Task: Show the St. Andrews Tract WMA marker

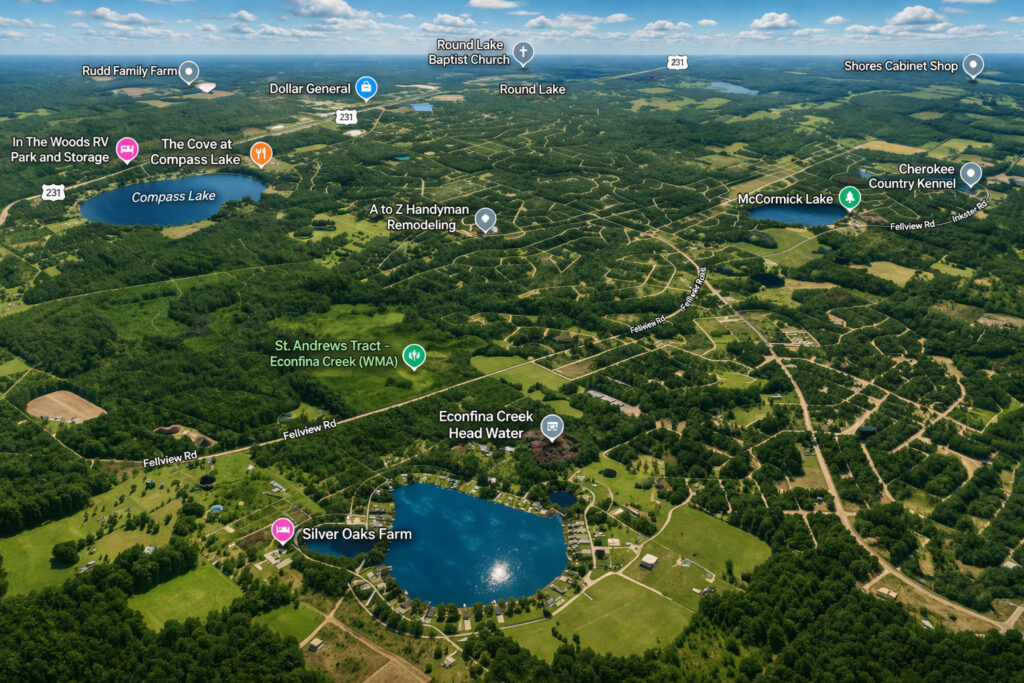Action: click(x=414, y=354)
